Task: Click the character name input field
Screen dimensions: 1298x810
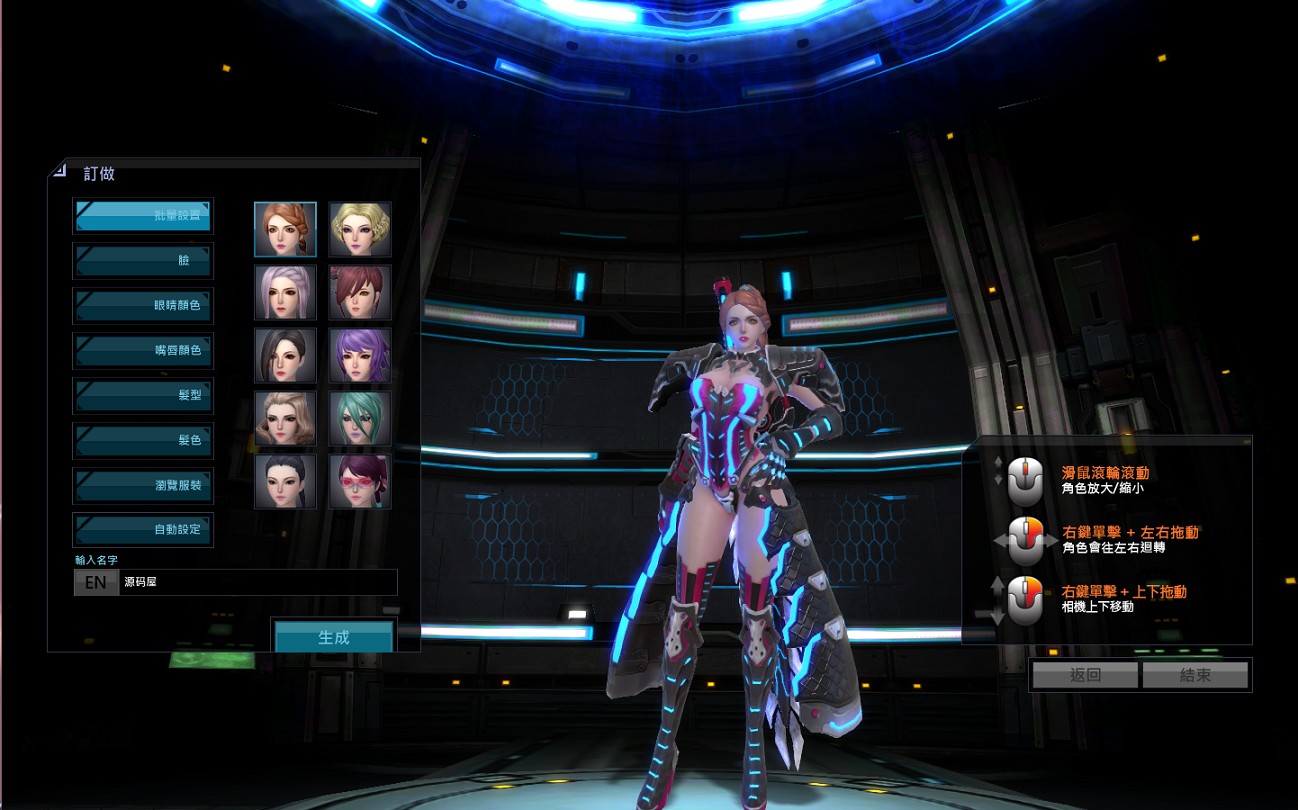Action: (257, 582)
